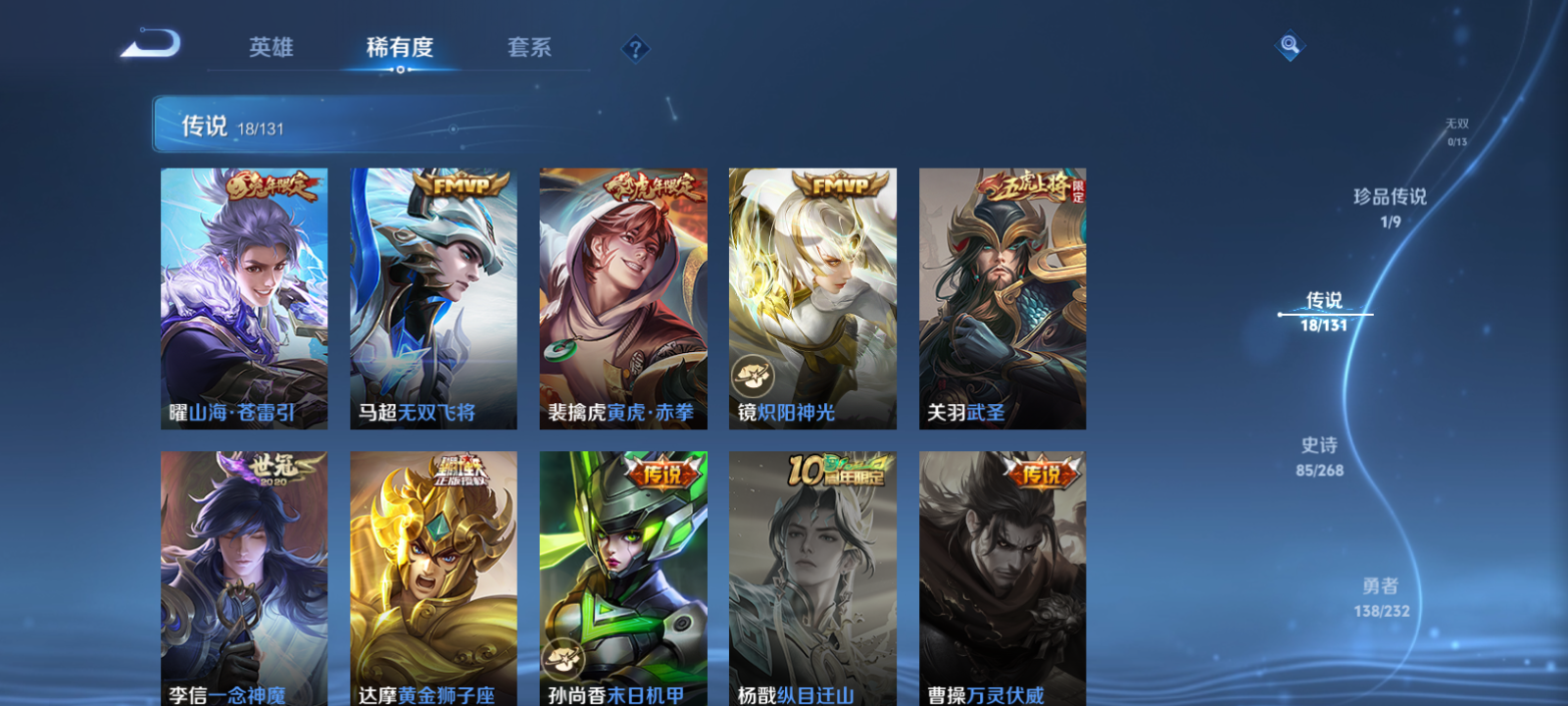
Task: Switch to the 套系 tab
Action: (529, 47)
